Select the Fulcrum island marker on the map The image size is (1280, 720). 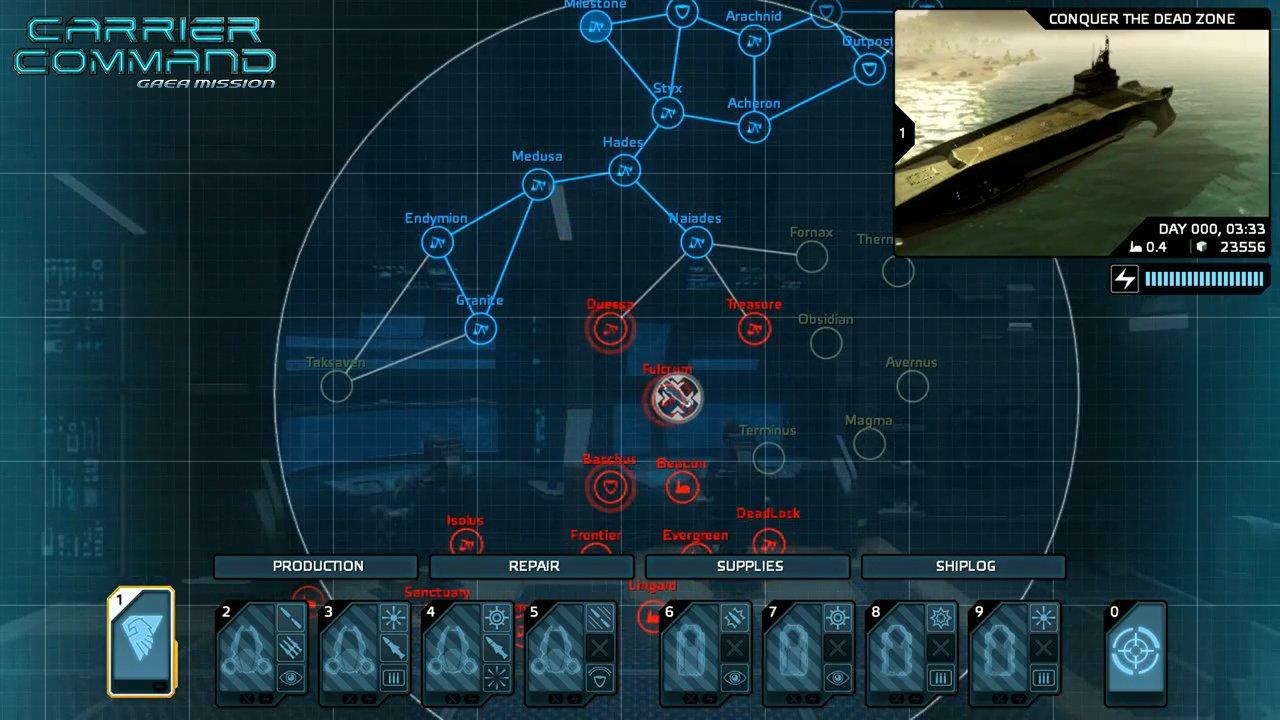[x=676, y=399]
